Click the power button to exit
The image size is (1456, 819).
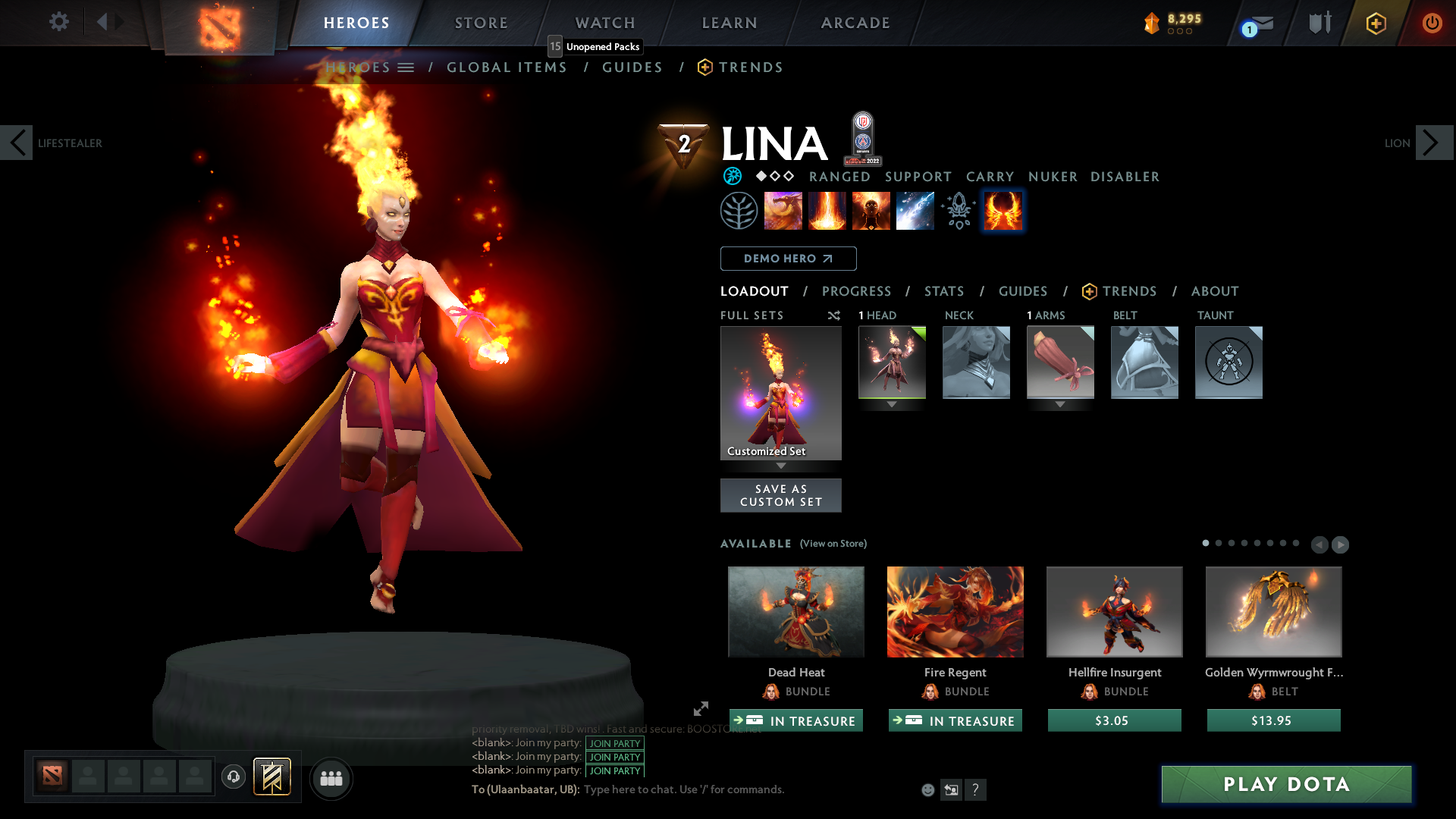pyautogui.click(x=1432, y=23)
